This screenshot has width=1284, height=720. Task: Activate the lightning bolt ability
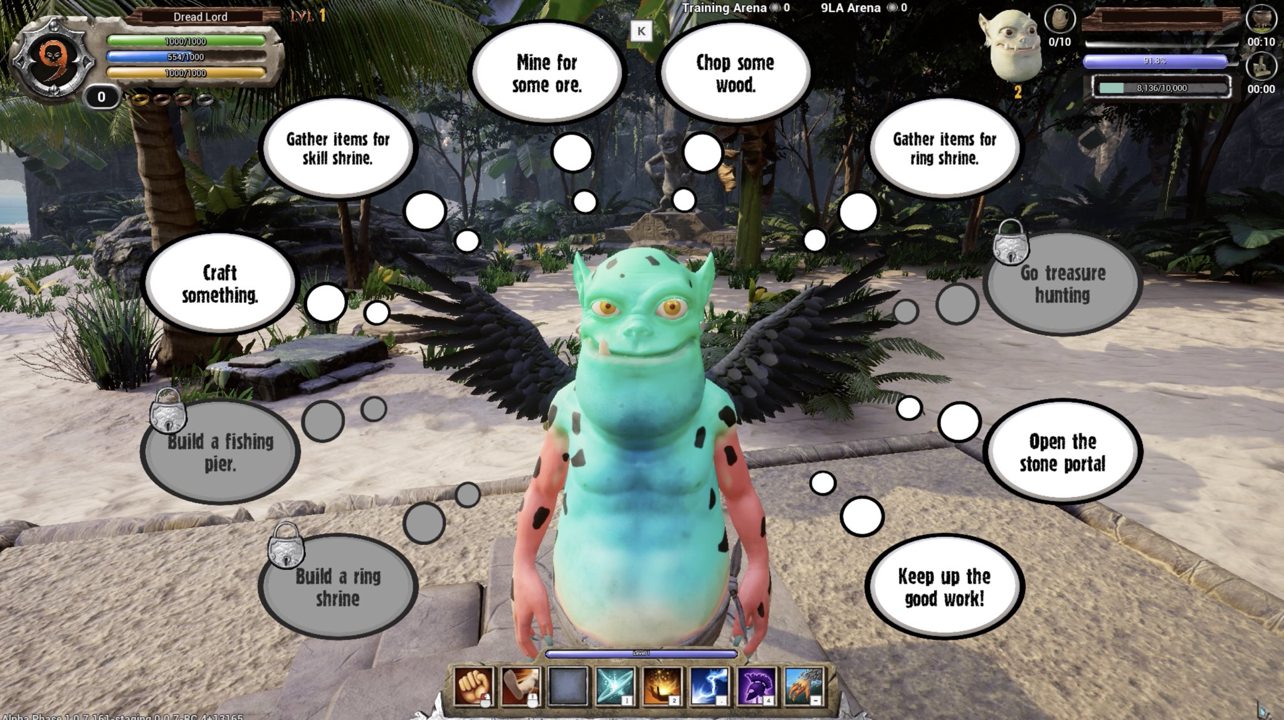[709, 686]
